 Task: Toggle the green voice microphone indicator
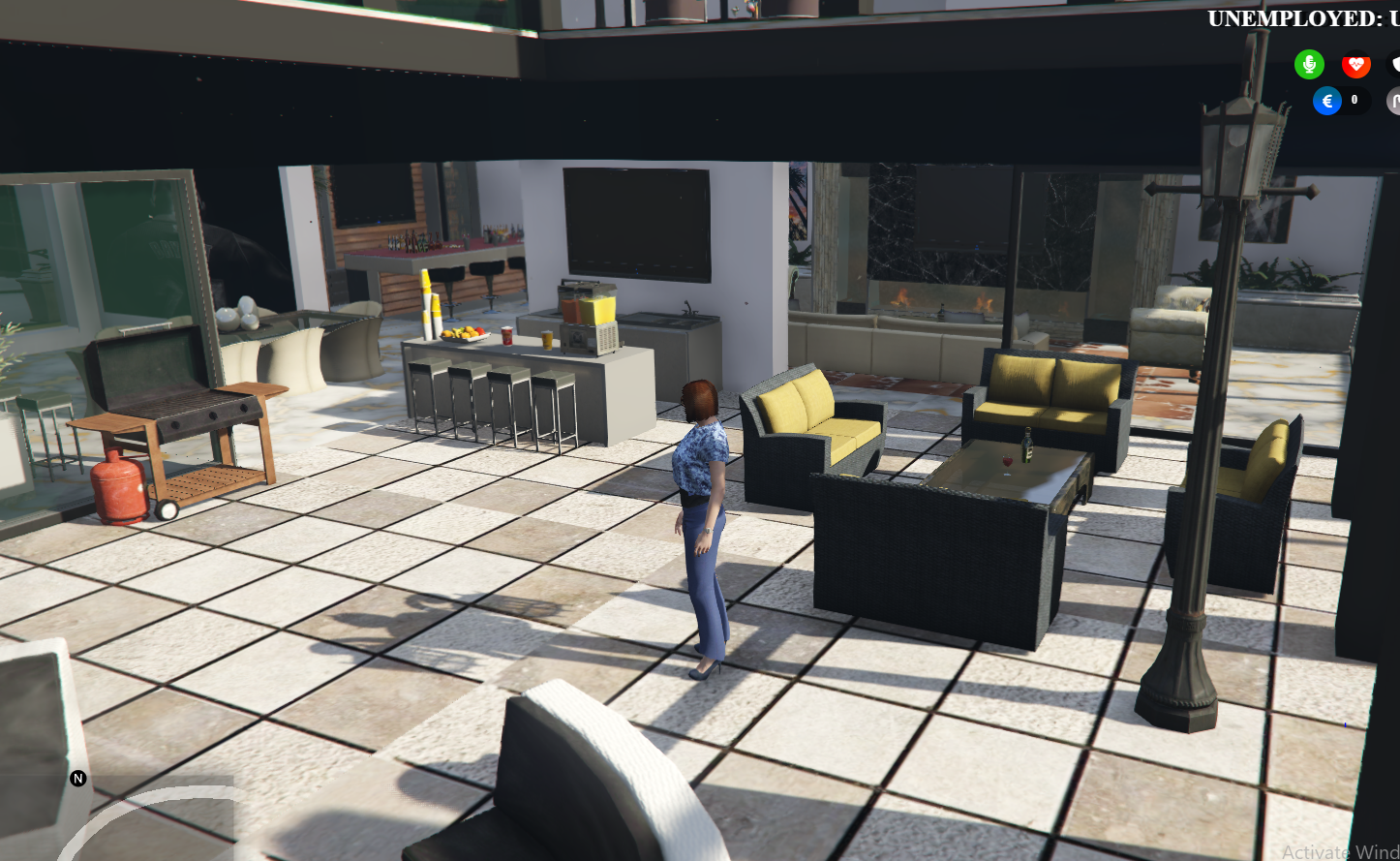pyautogui.click(x=1309, y=64)
